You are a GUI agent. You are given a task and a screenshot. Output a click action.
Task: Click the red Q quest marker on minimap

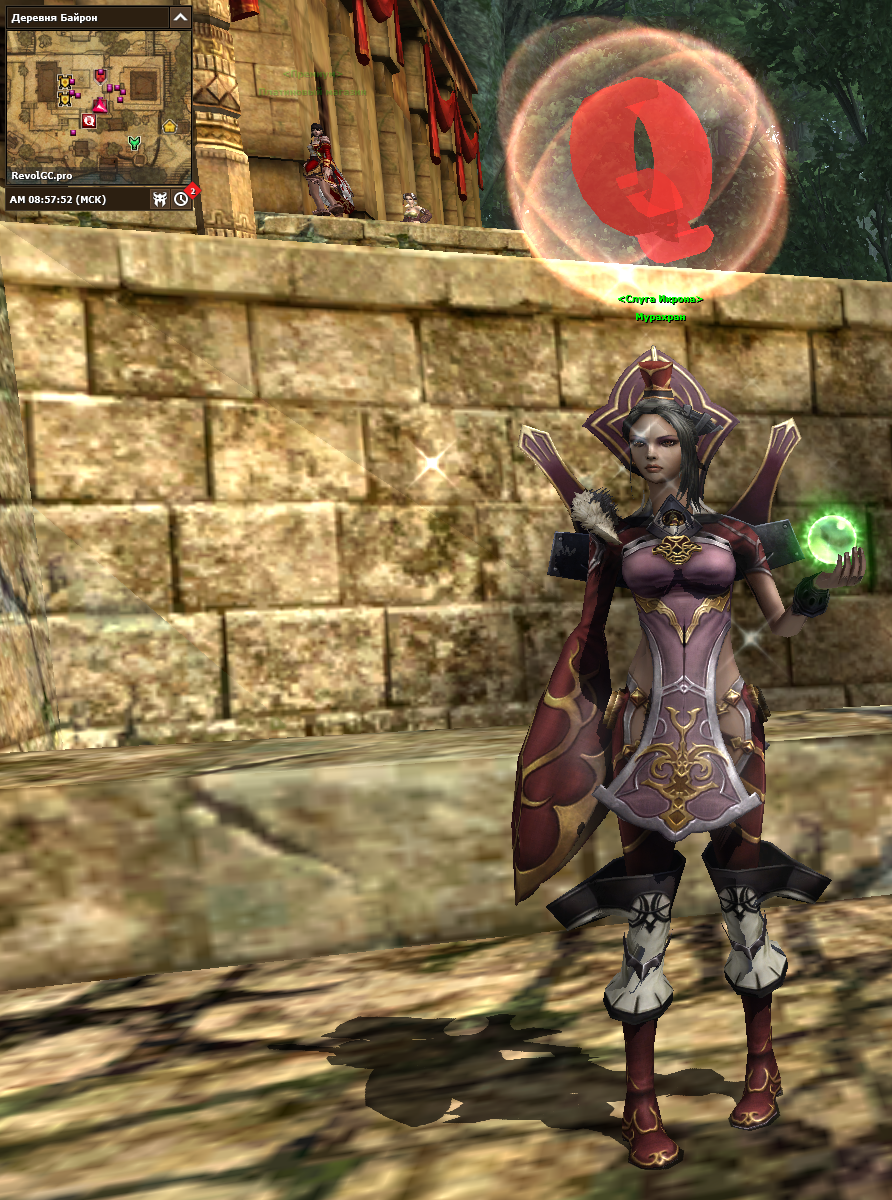[x=89, y=120]
